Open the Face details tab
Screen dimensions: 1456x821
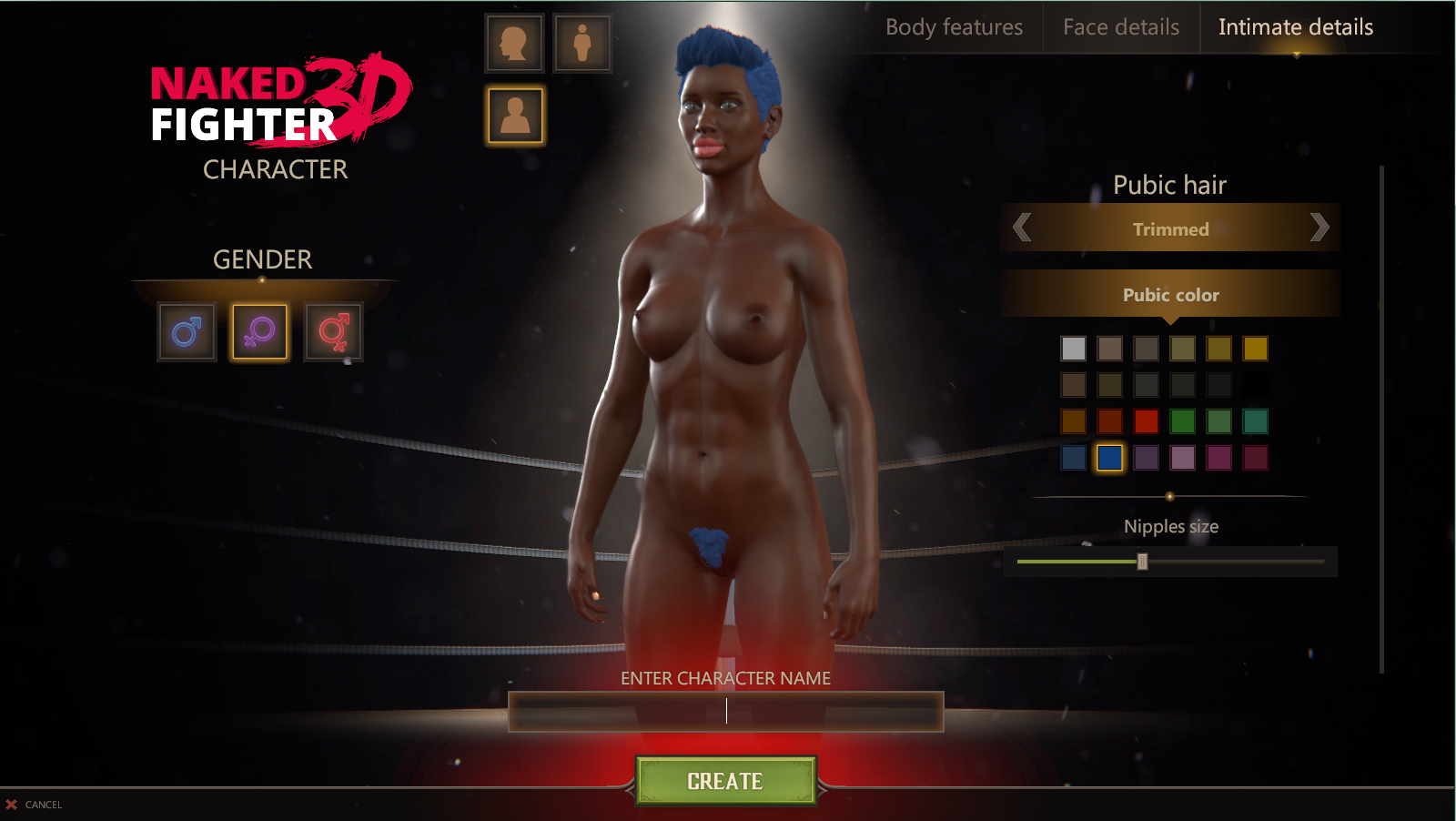tap(1121, 27)
